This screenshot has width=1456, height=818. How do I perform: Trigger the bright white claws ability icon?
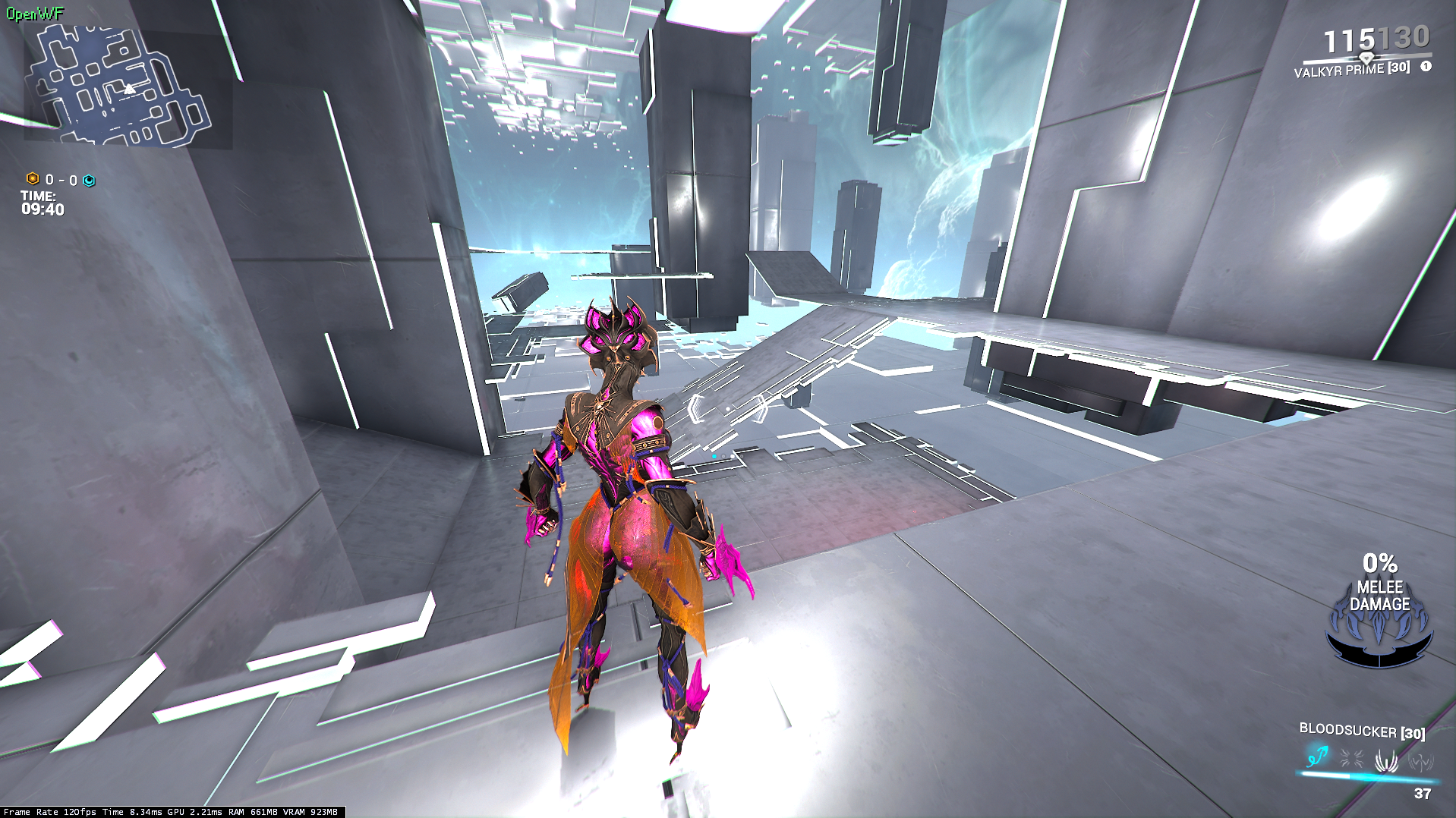pyautogui.click(x=1386, y=760)
